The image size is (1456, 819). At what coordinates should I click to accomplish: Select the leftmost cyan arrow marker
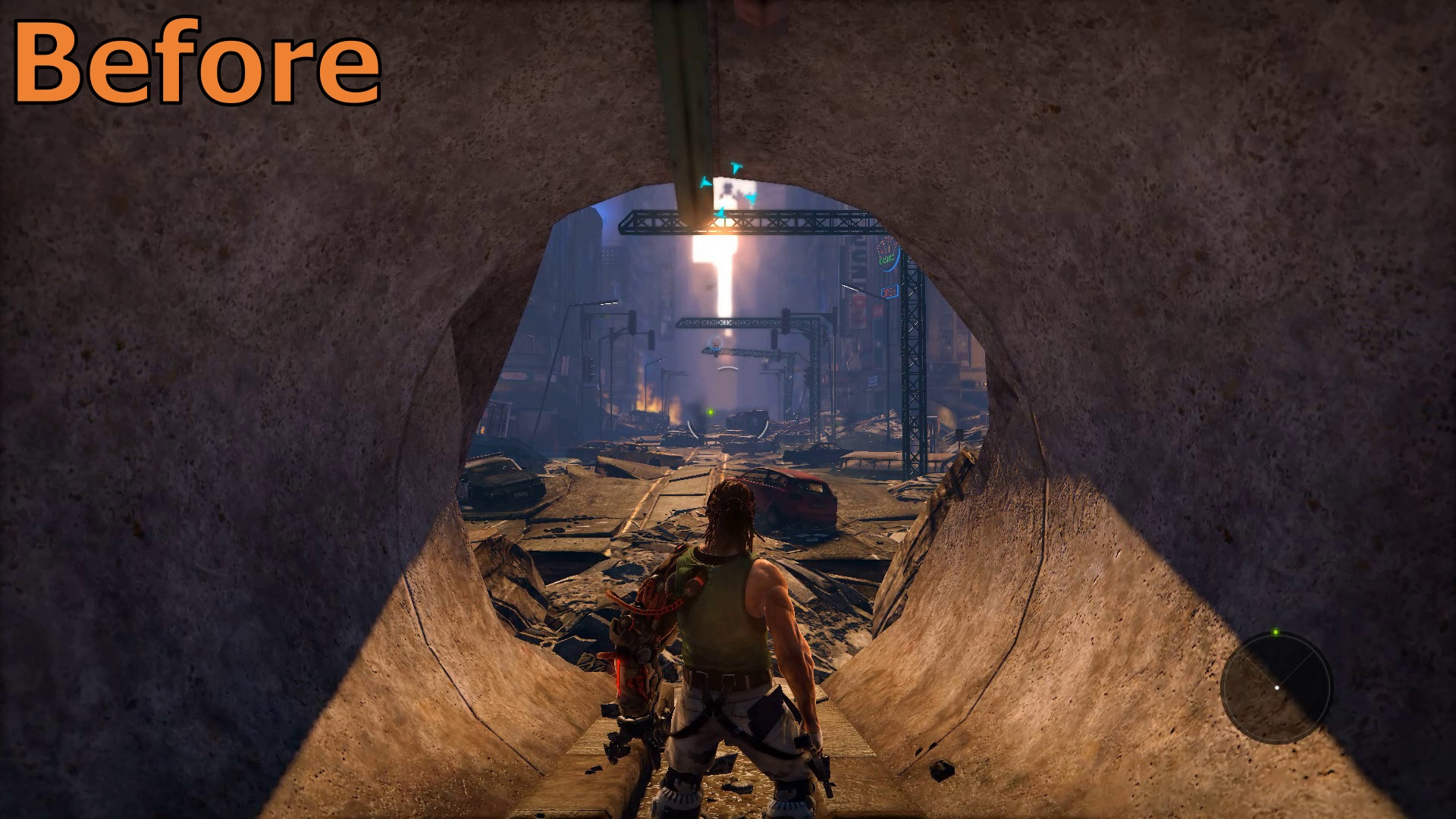point(704,183)
